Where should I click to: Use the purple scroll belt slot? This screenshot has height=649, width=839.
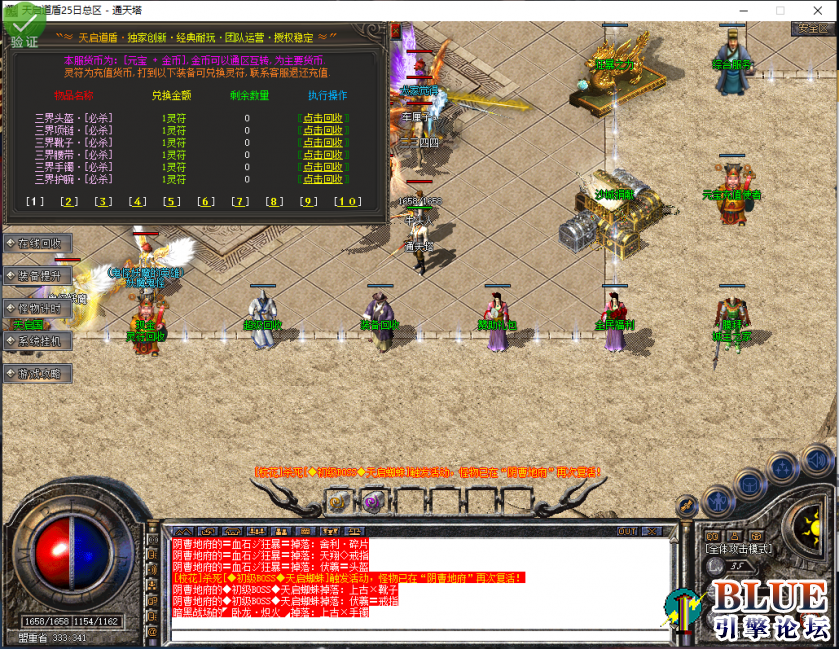pos(371,502)
